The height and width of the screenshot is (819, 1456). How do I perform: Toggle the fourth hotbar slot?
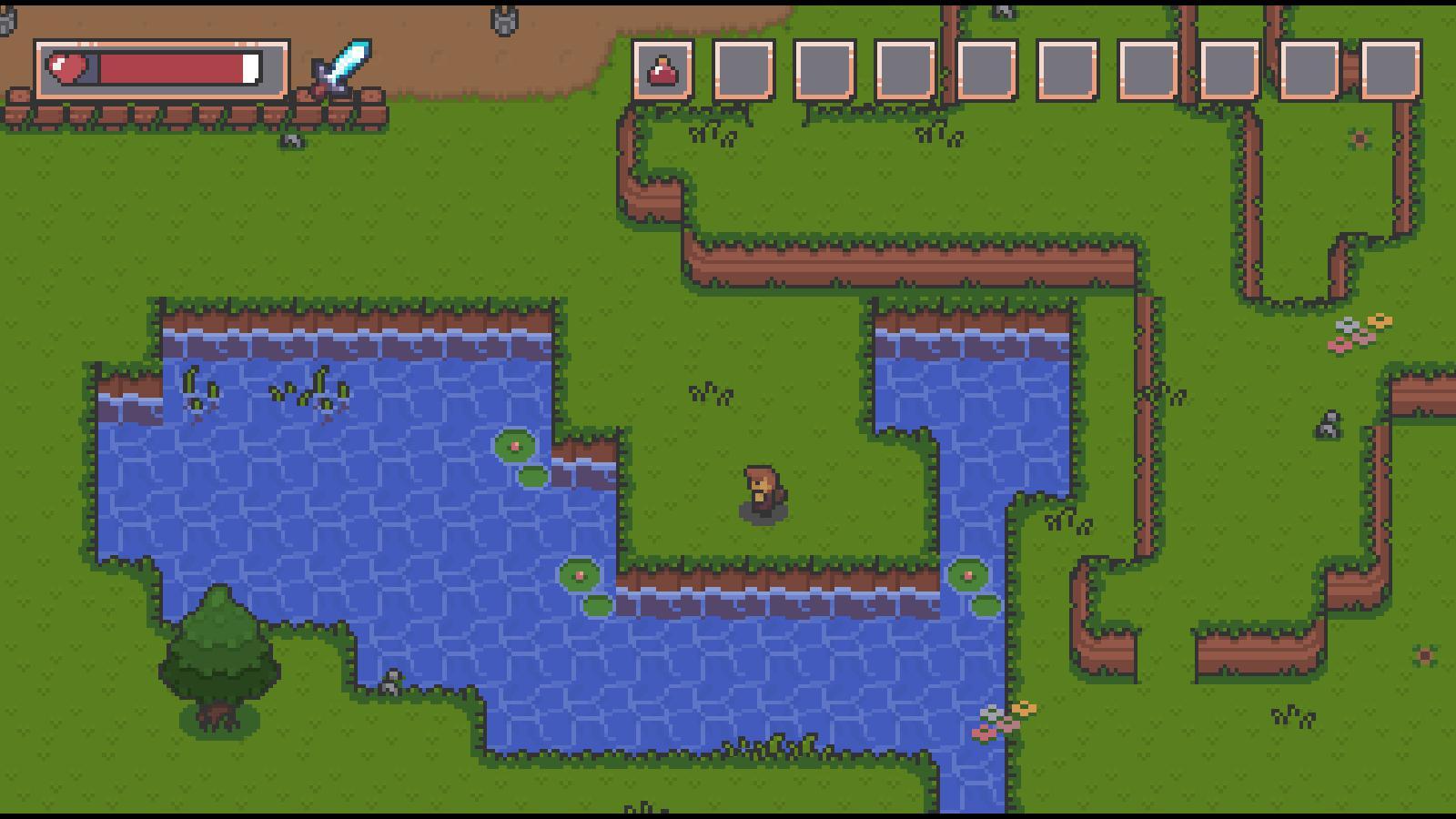(x=906, y=69)
